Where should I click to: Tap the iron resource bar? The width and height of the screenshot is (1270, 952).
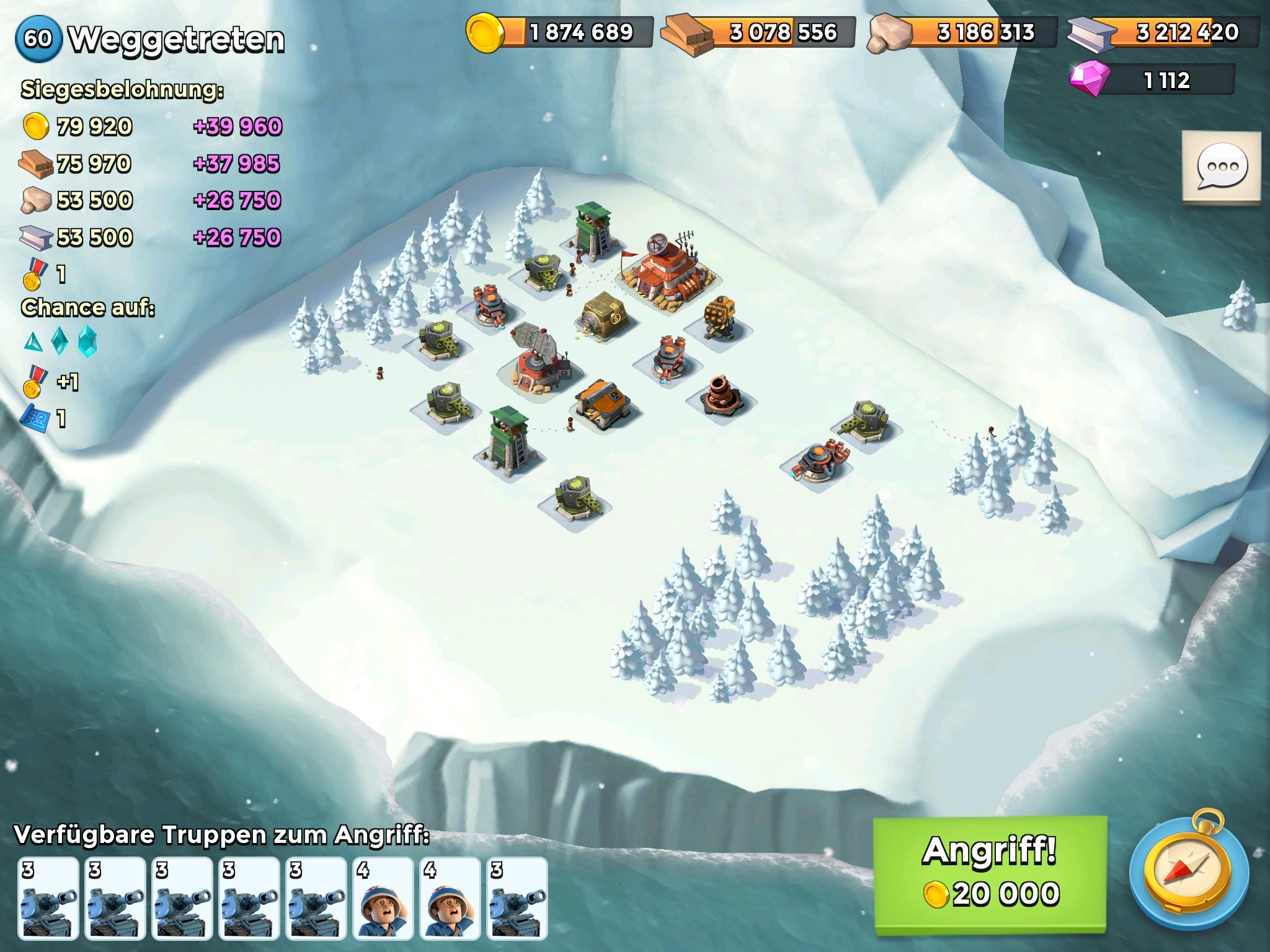pyautogui.click(x=1165, y=32)
